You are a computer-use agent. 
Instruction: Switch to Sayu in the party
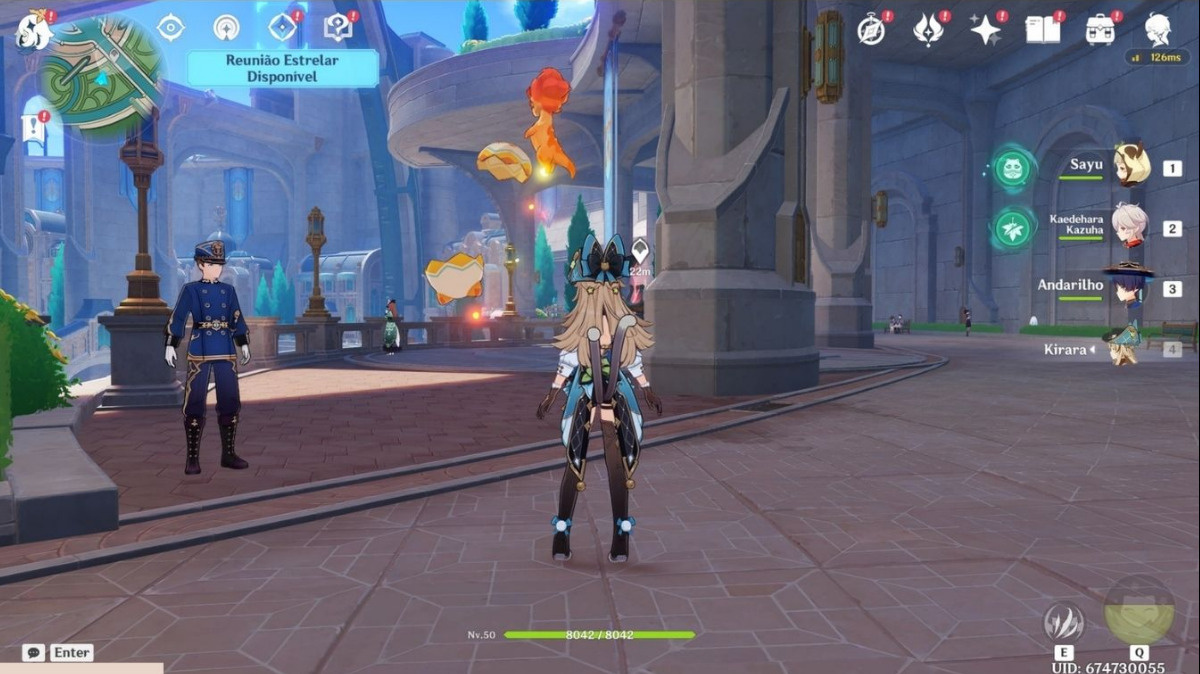click(1130, 167)
